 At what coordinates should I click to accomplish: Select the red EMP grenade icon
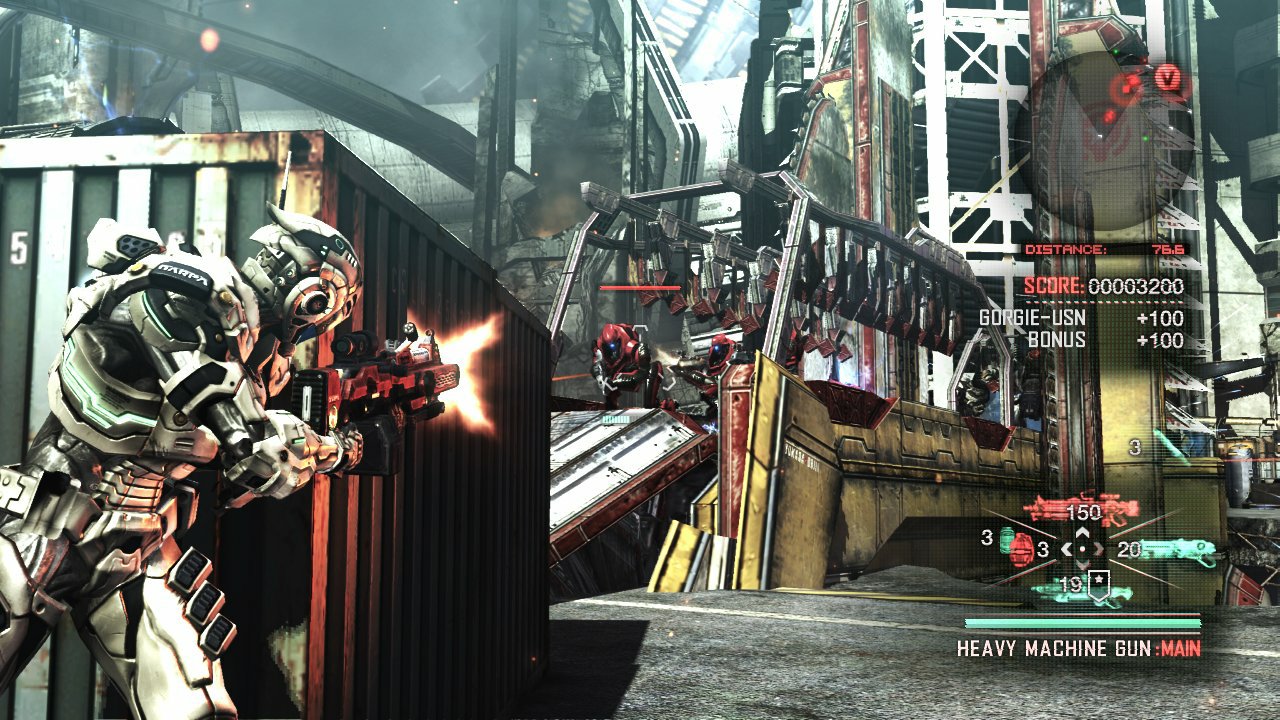(1021, 553)
